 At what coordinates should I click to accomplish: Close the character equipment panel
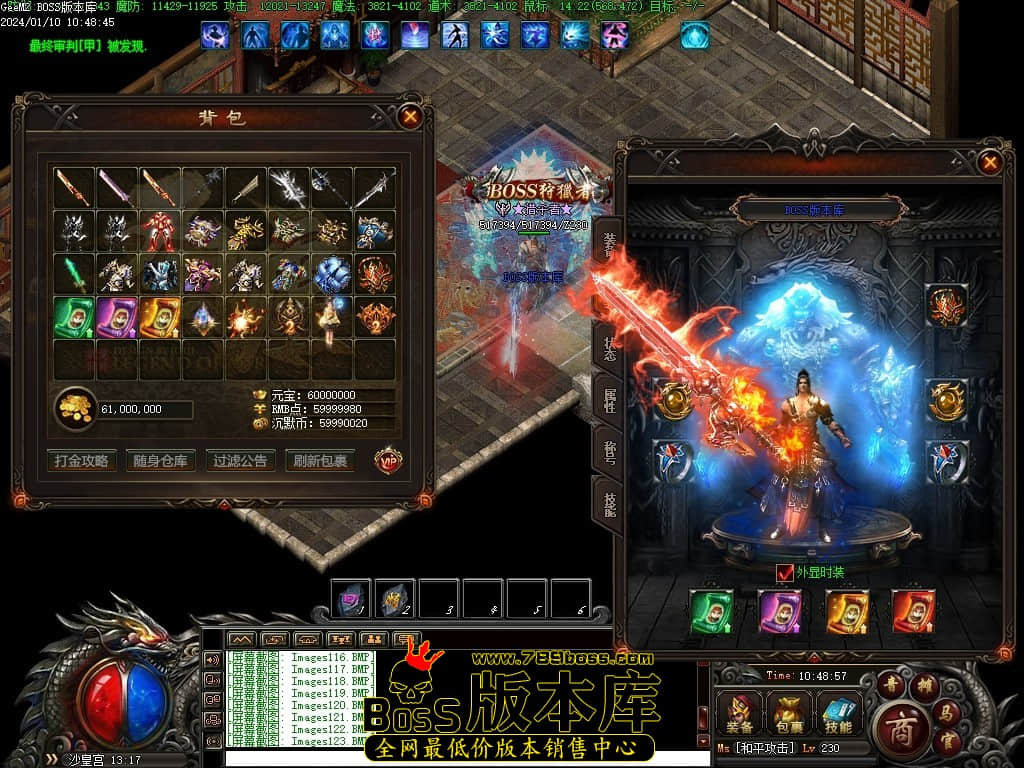[989, 162]
